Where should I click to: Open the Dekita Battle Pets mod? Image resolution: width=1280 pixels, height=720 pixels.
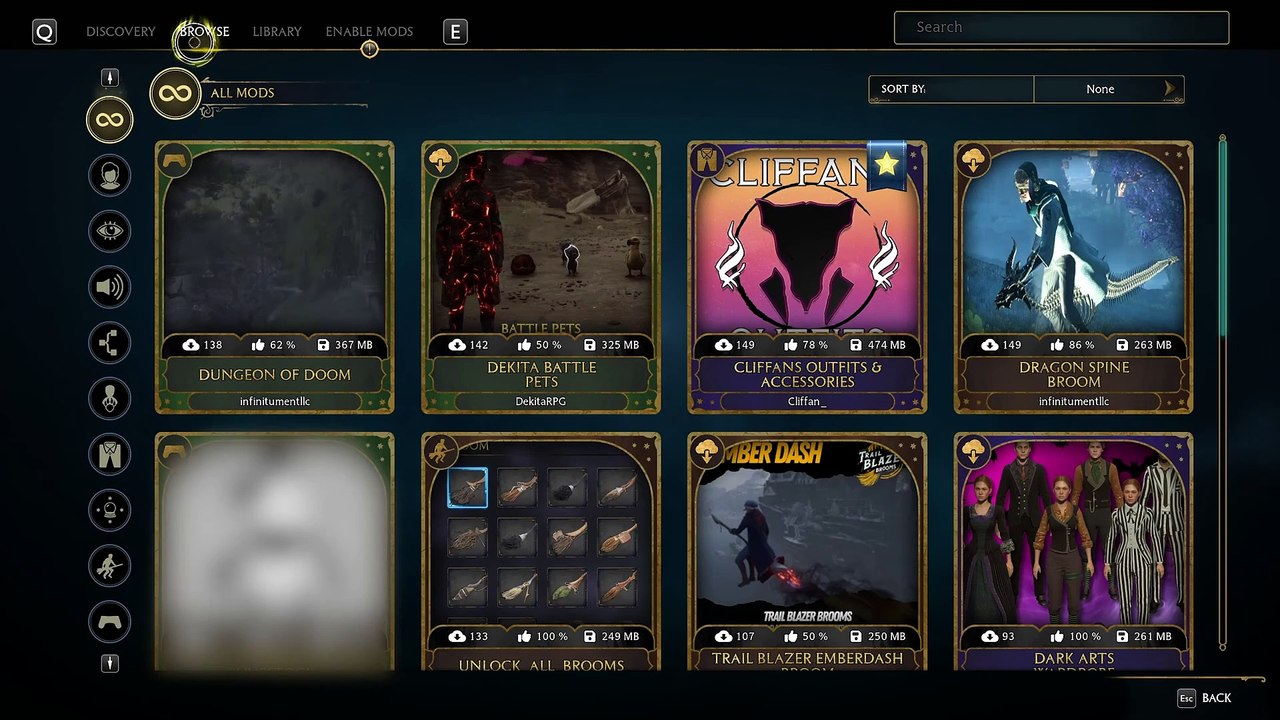pyautogui.click(x=541, y=277)
